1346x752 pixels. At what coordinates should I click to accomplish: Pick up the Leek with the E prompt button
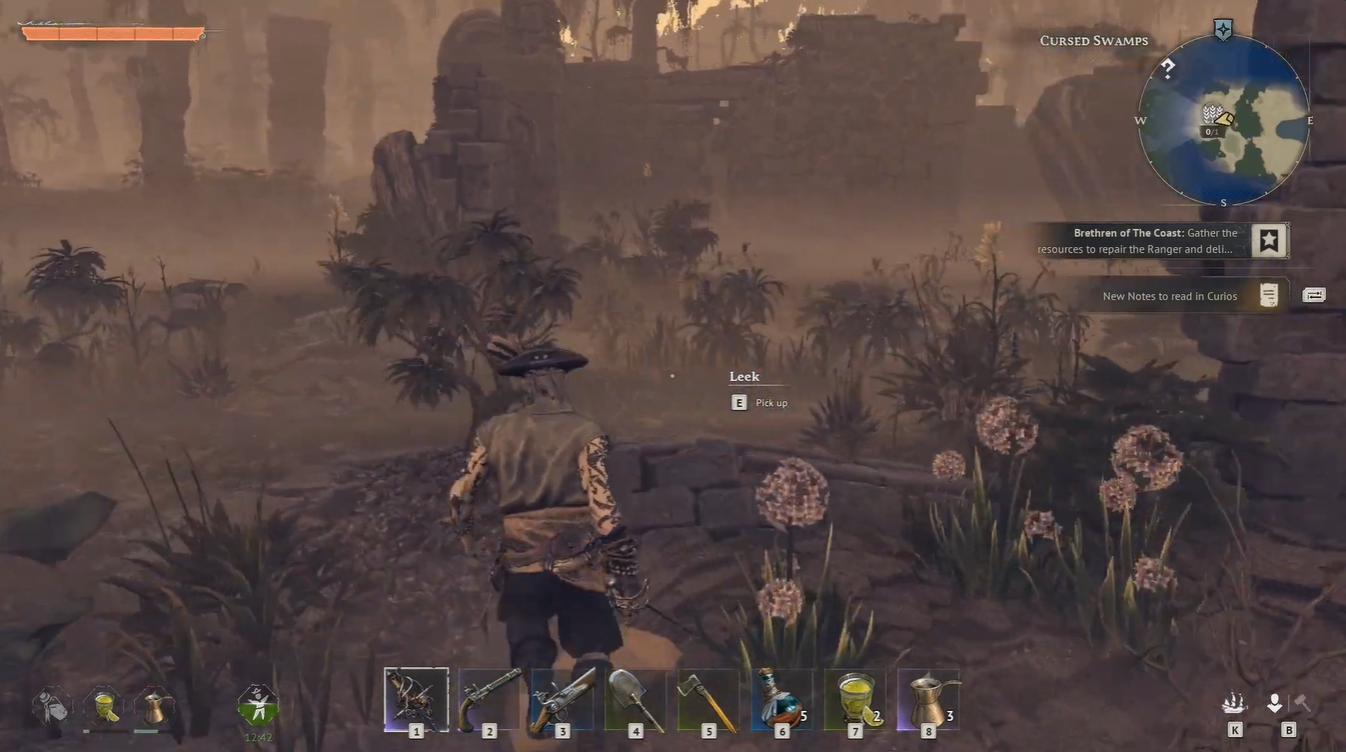click(x=738, y=402)
